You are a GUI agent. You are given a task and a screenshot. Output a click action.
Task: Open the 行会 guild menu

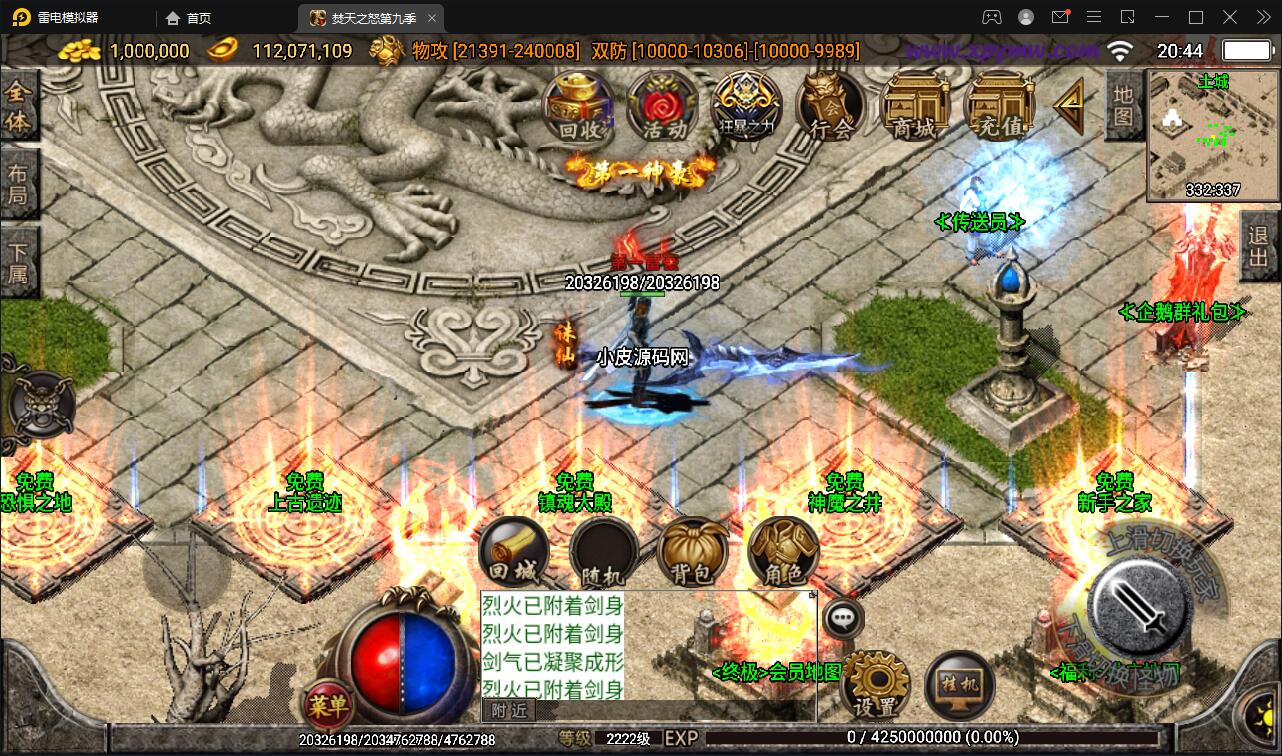point(831,105)
